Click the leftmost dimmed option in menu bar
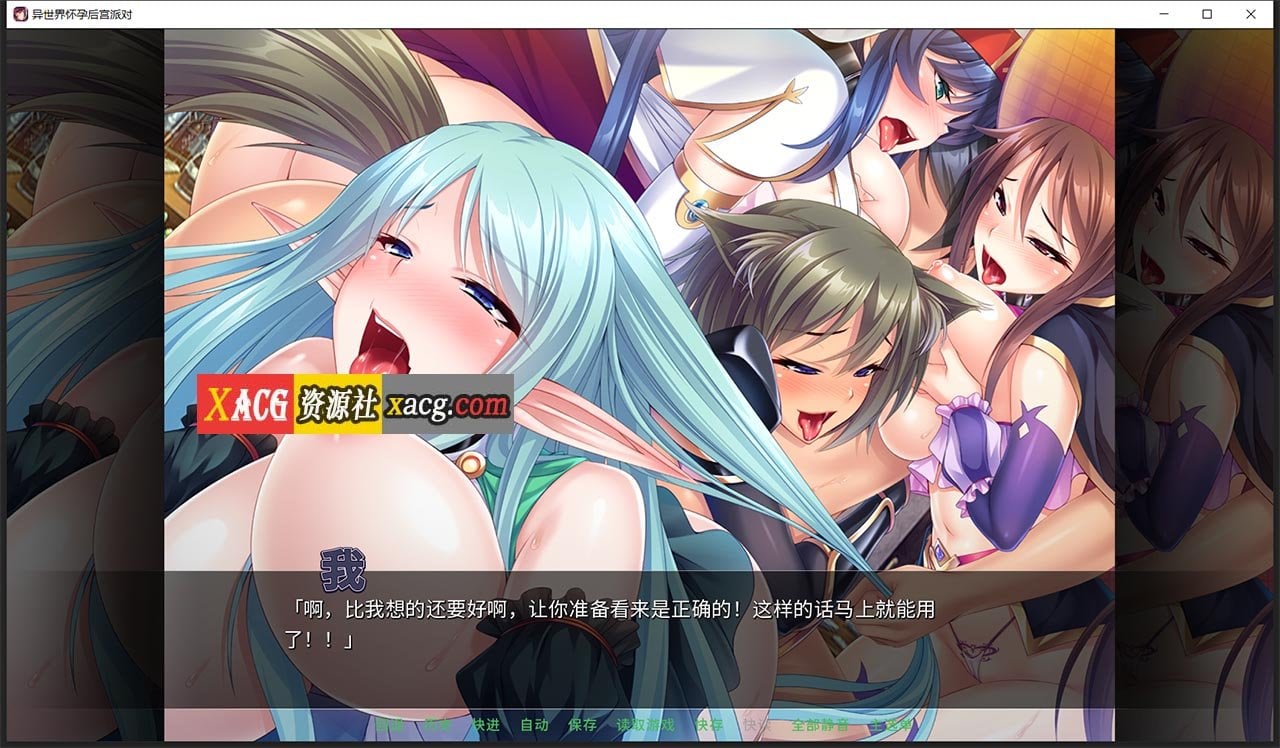 (393, 724)
